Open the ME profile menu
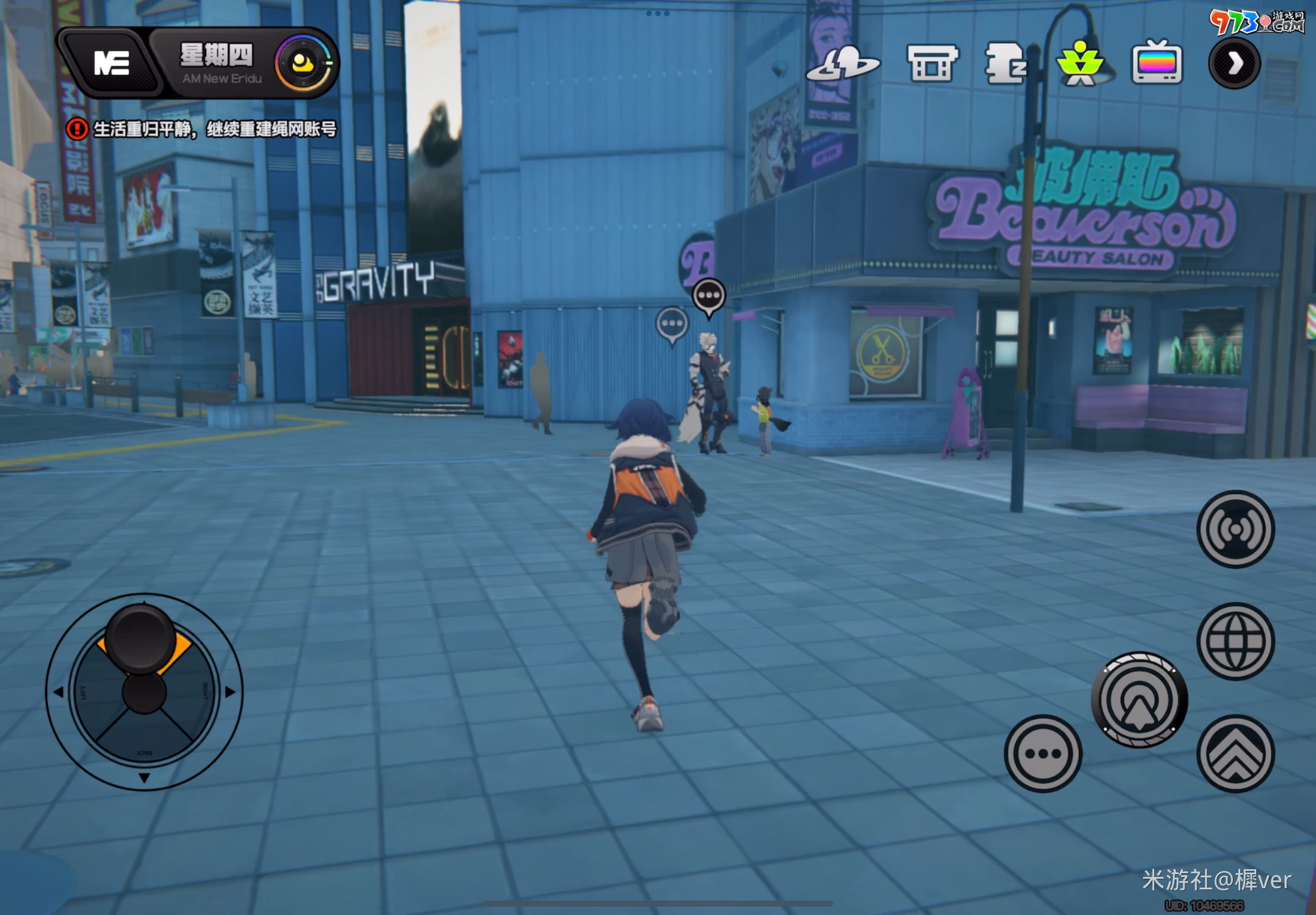This screenshot has height=915, width=1316. (112, 63)
